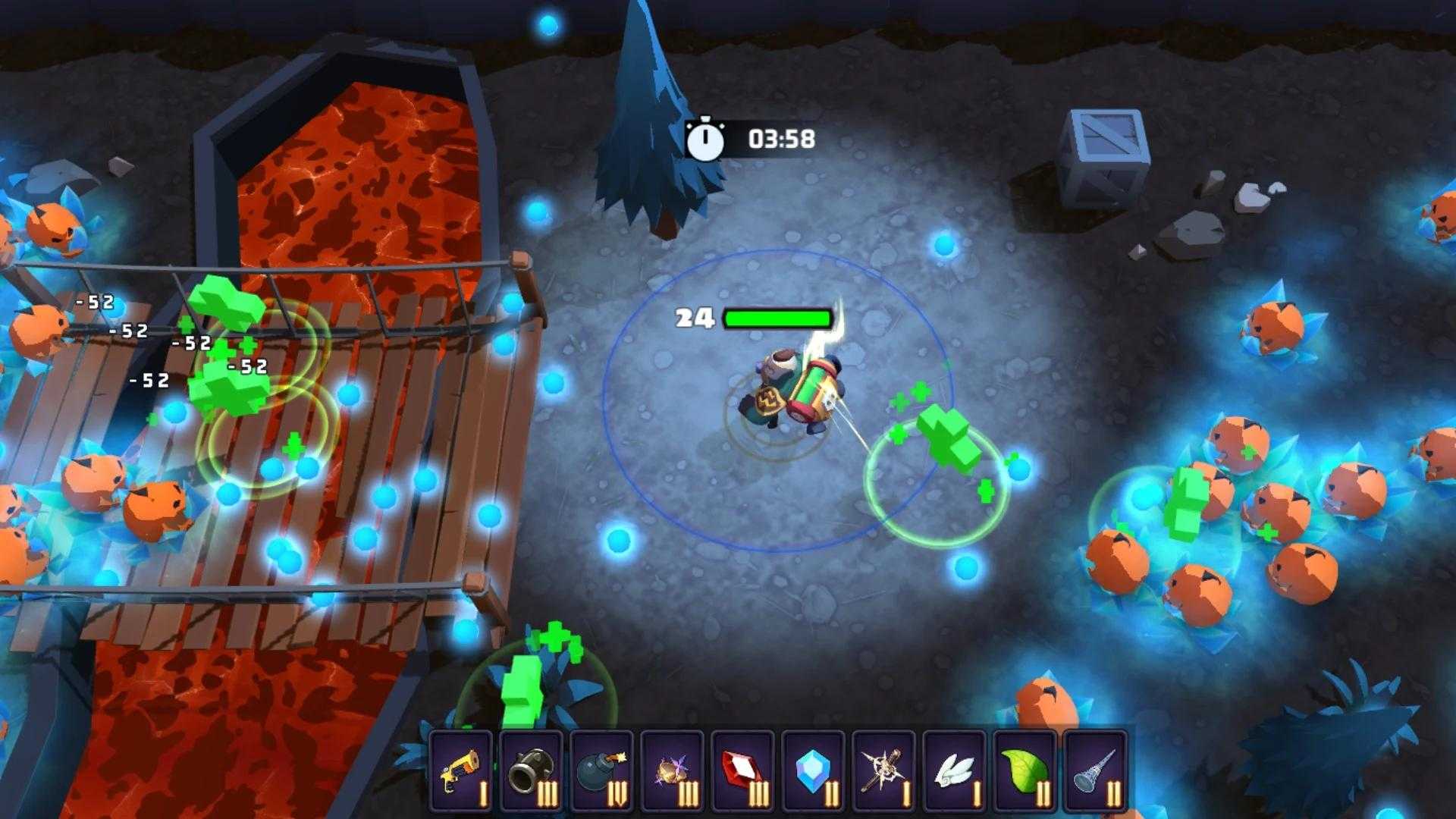Choose the black bomb slot
Screen dimensions: 1456x819
[602, 771]
